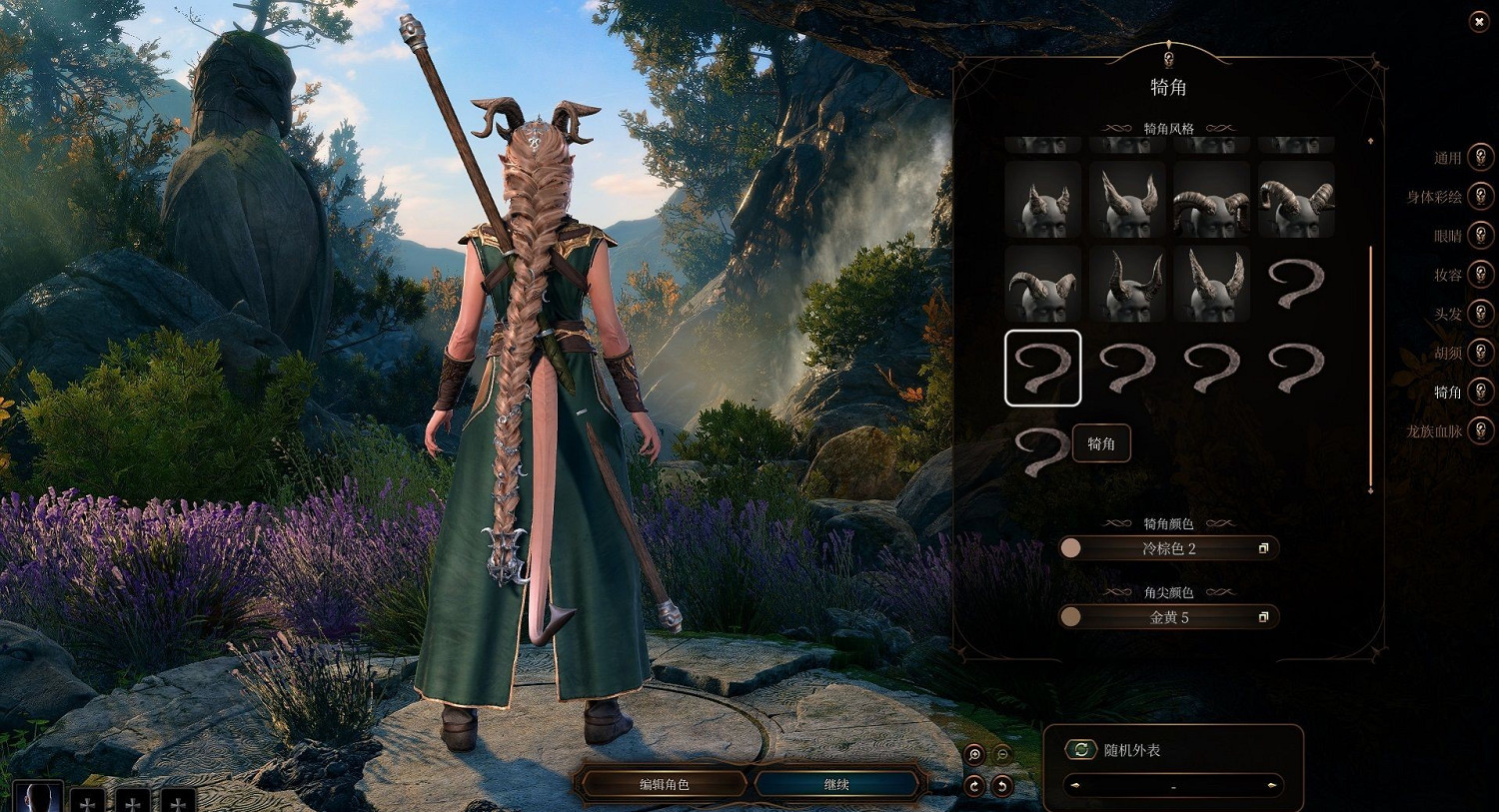The image size is (1499, 812).
Task: Open the 角尖颜色 color dropdown
Action: pyautogui.click(x=1169, y=616)
